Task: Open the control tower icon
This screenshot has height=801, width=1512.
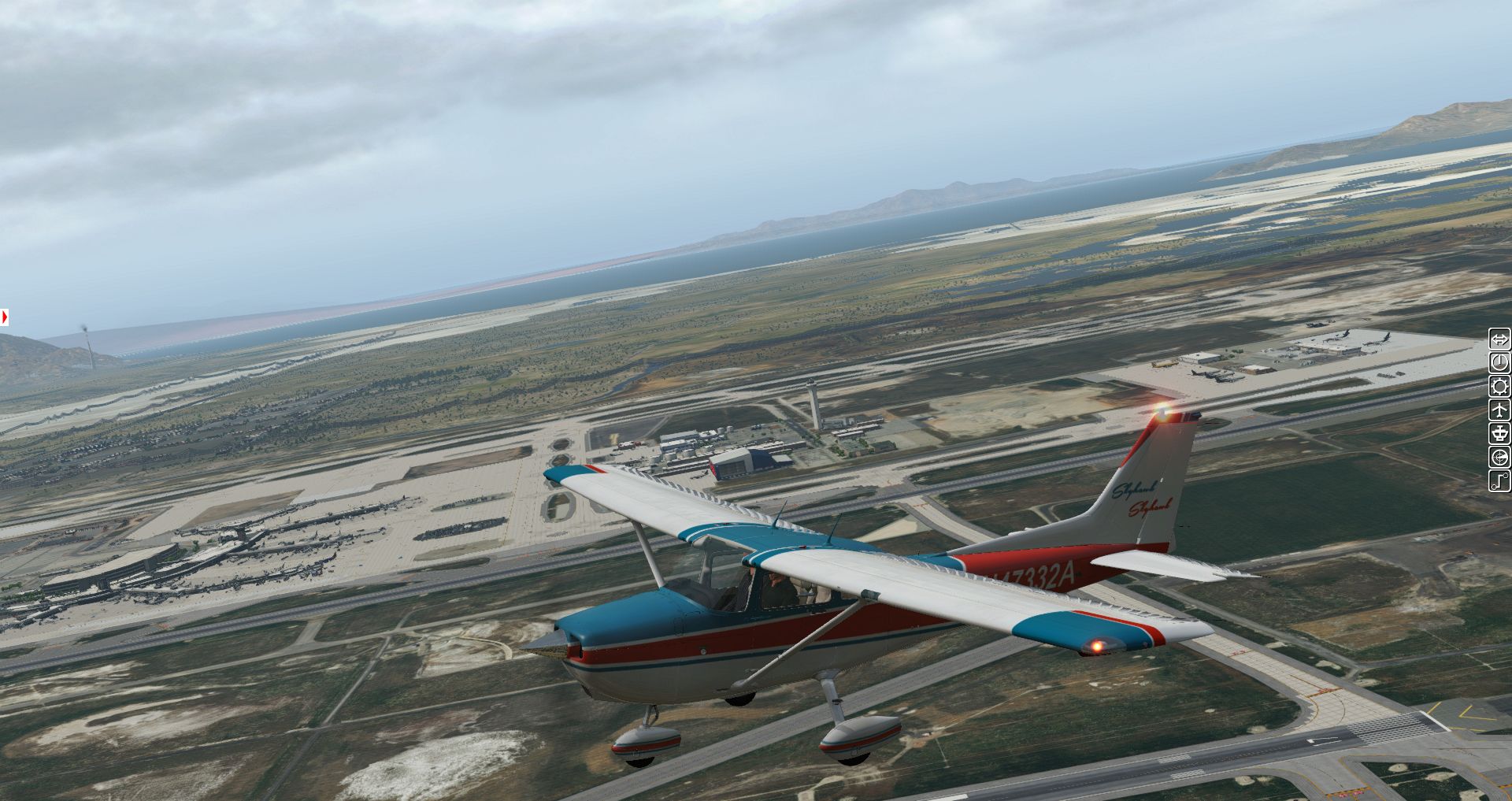Action: click(1499, 434)
